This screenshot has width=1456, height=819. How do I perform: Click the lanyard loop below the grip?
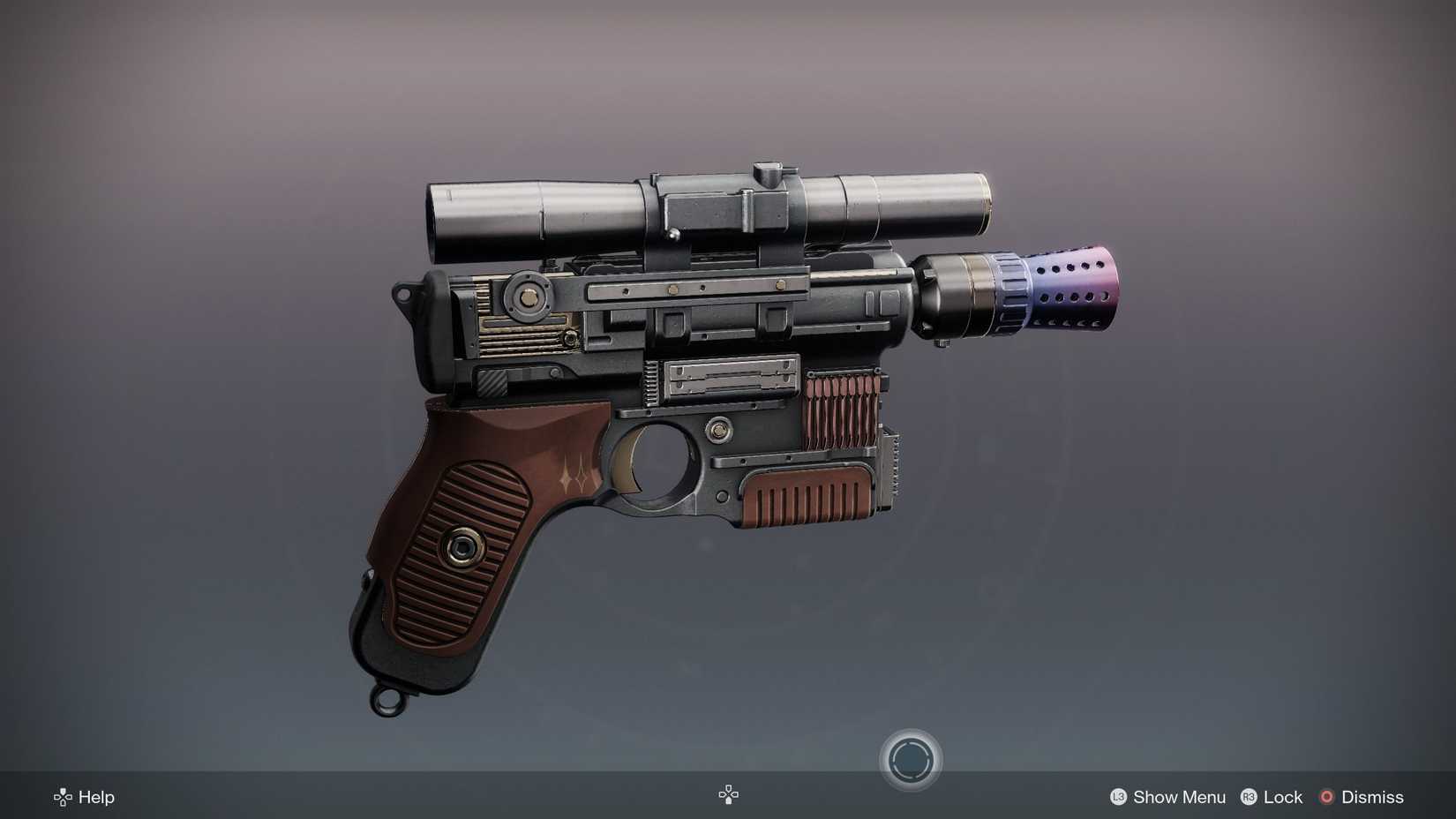tap(386, 703)
